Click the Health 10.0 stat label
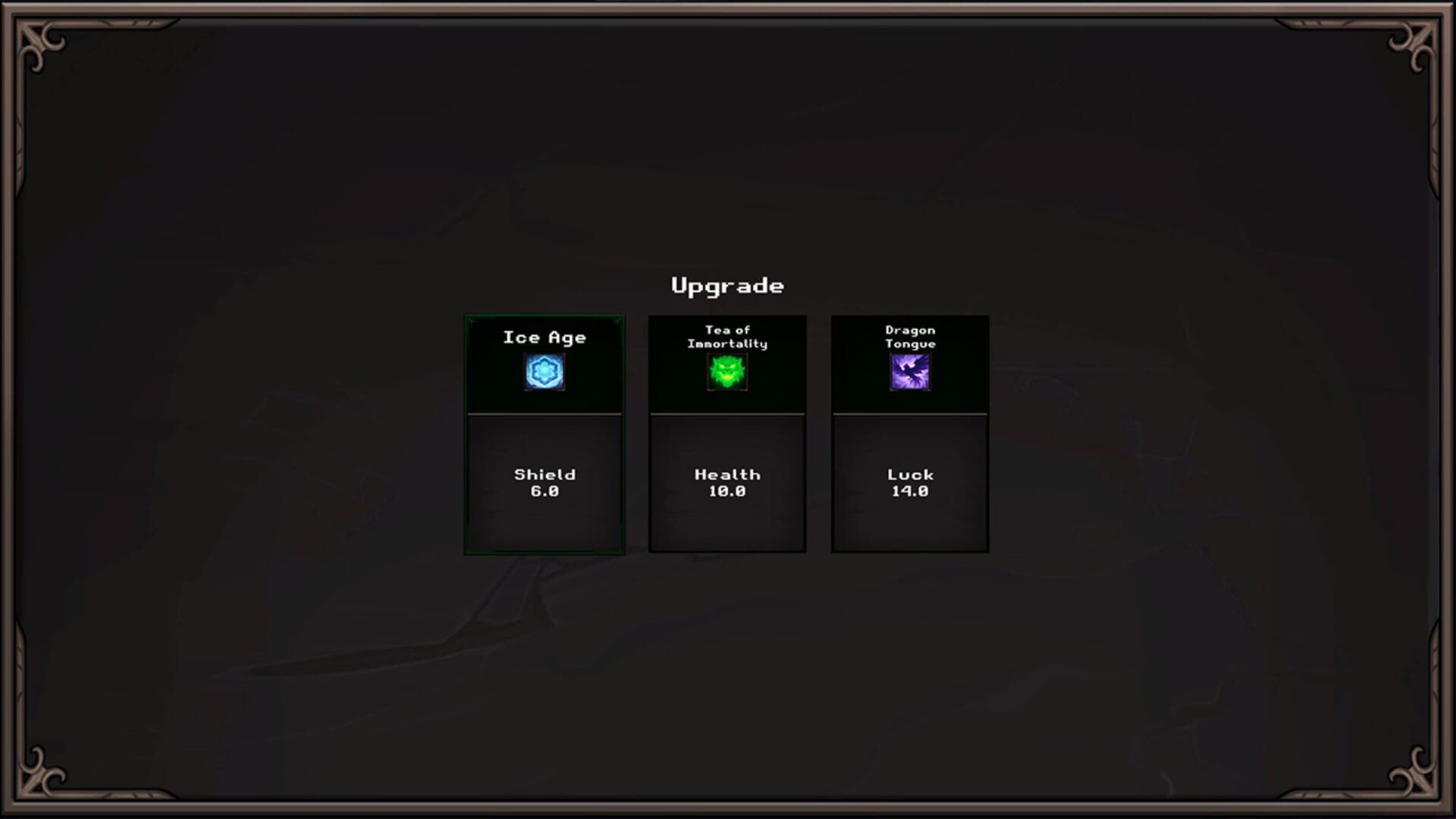Viewport: 1456px width, 819px height. 726,482
